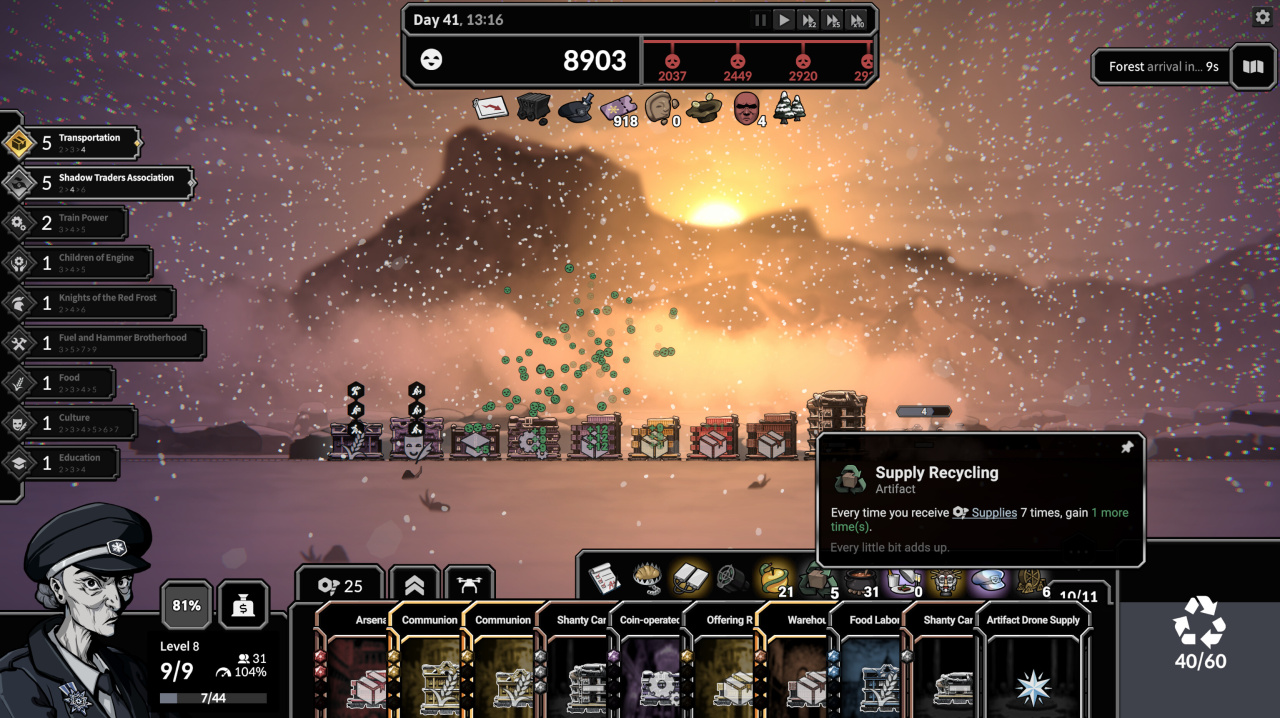Select the Children of Engine entry

[x=78, y=263]
